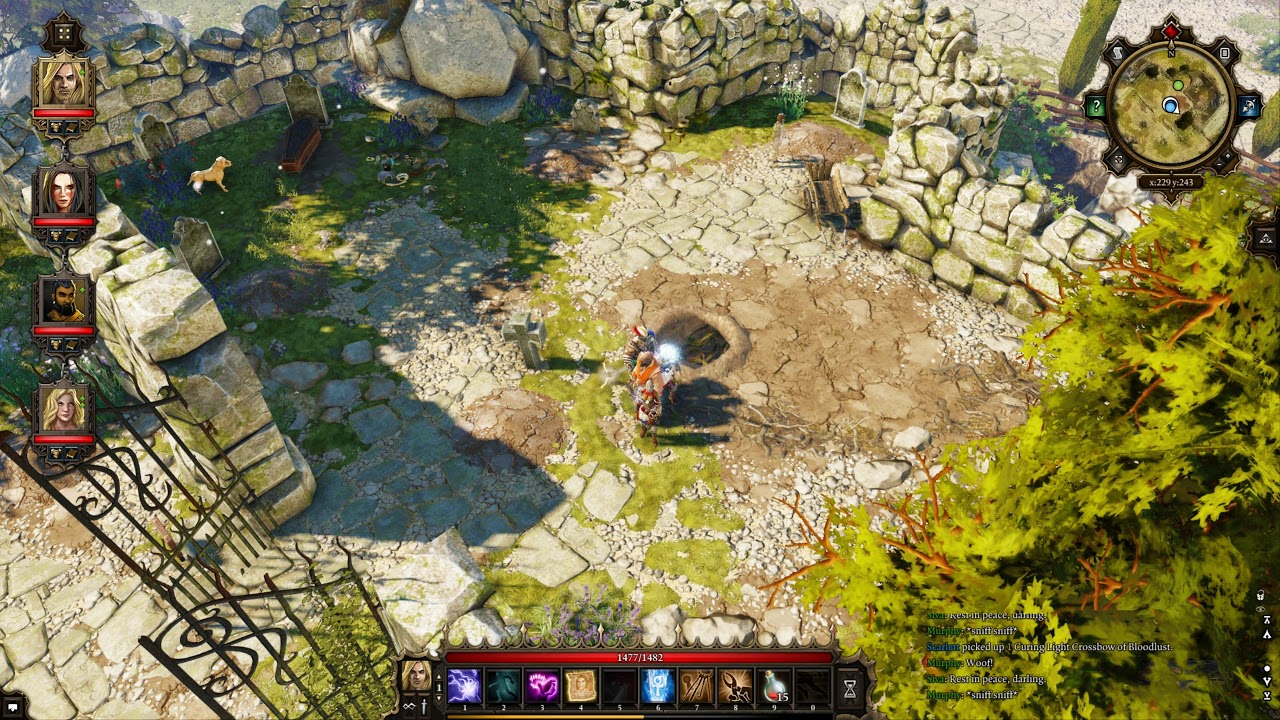The image size is (1280, 720).
Task: Drink the red potion with 15 count
Action: (775, 686)
